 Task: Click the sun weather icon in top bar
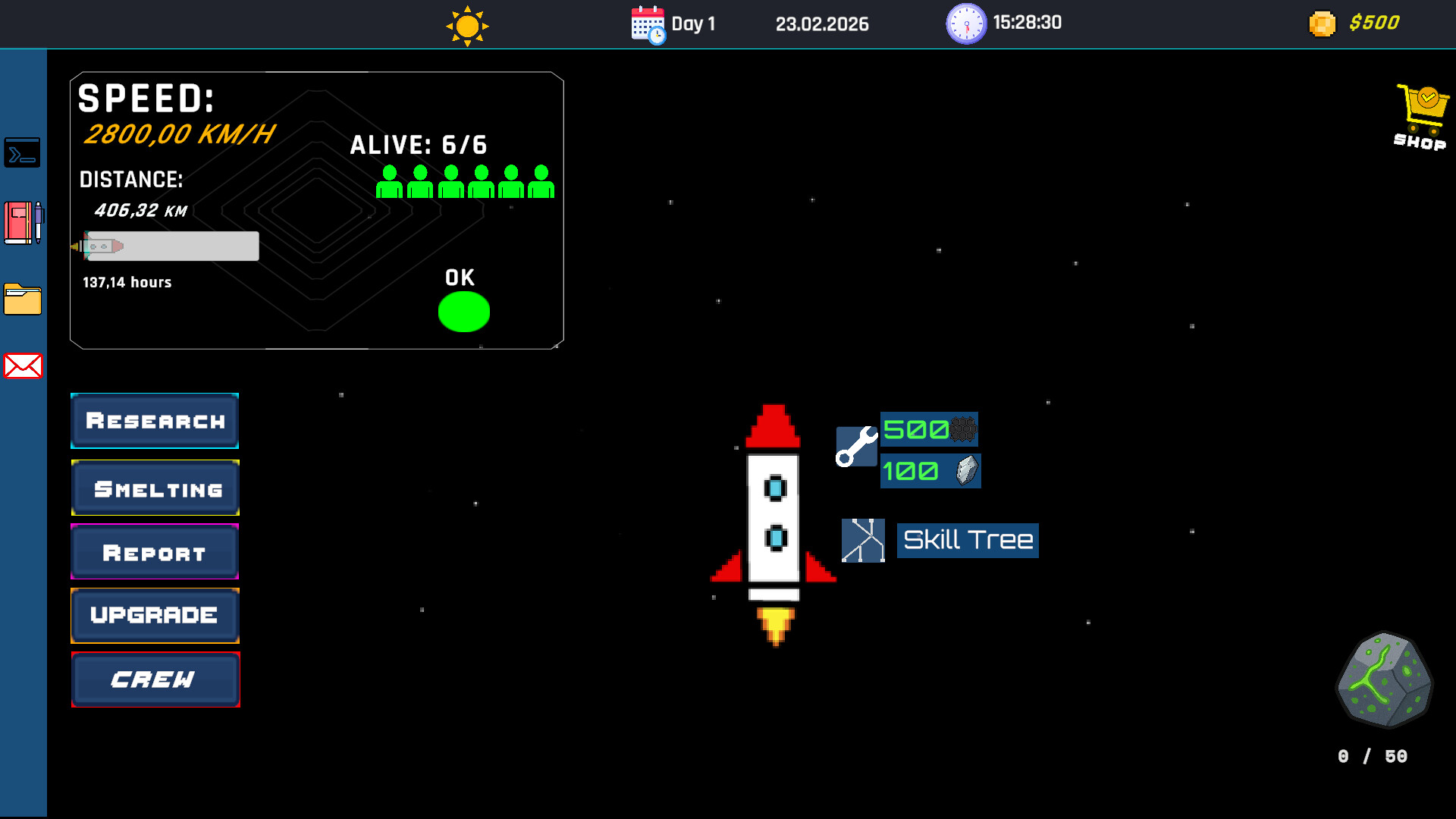coord(467,24)
